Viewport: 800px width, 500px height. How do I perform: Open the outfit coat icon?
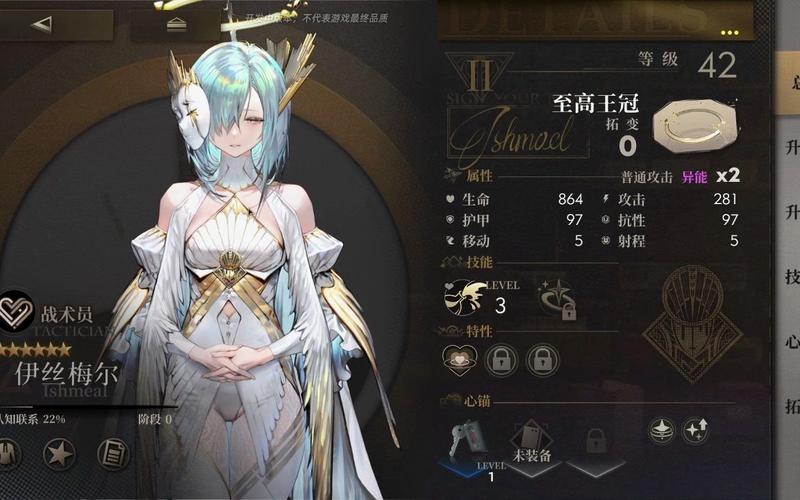pyautogui.click(x=7, y=454)
